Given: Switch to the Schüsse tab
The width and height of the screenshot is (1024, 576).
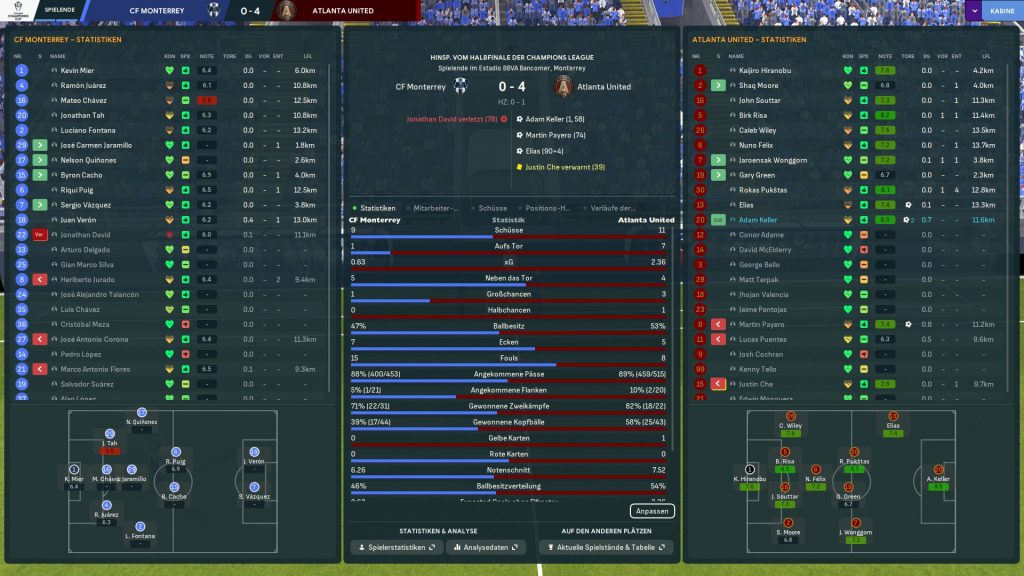Looking at the screenshot, I should coord(493,208).
